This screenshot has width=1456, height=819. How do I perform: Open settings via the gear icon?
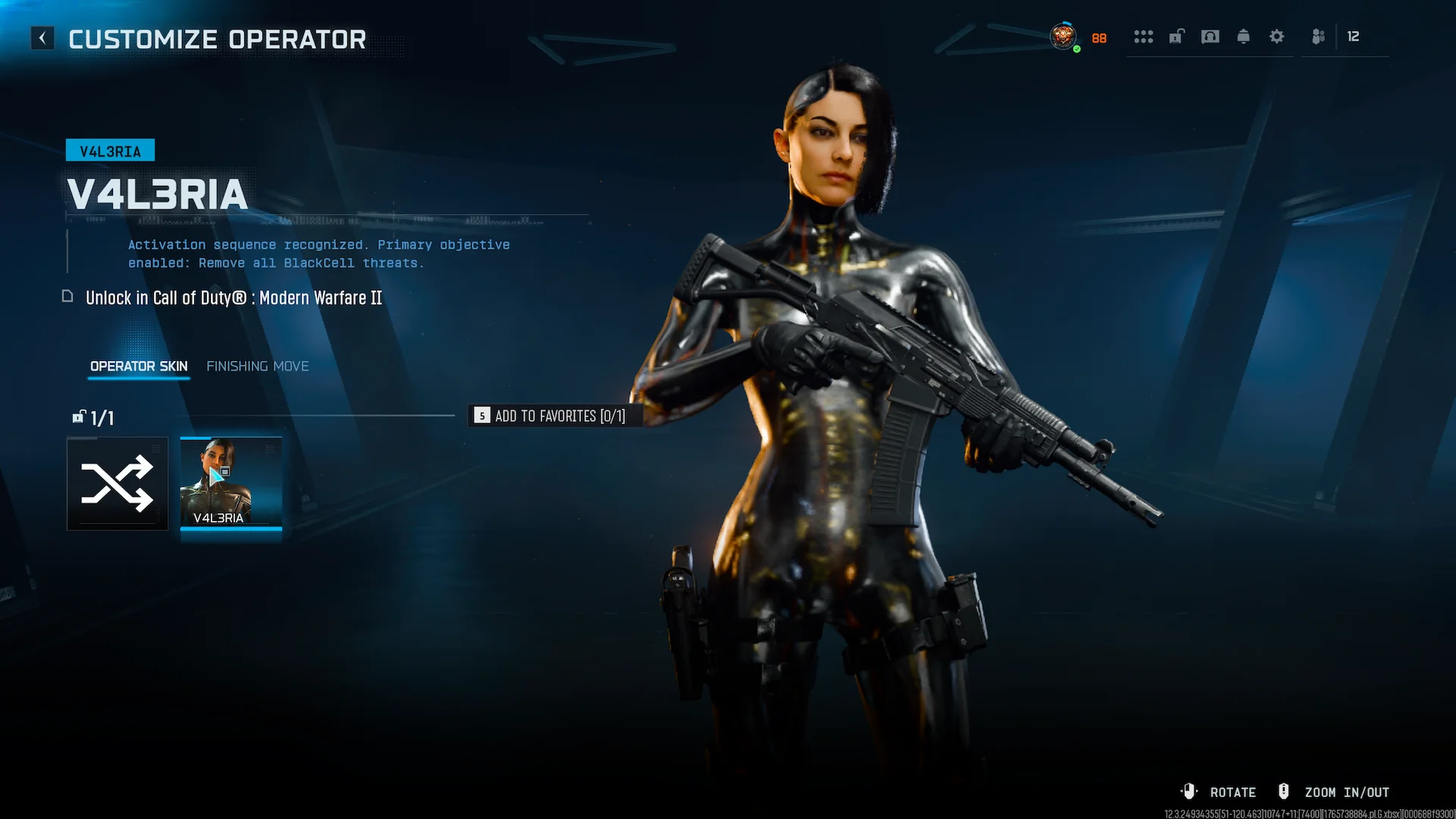[x=1276, y=36]
